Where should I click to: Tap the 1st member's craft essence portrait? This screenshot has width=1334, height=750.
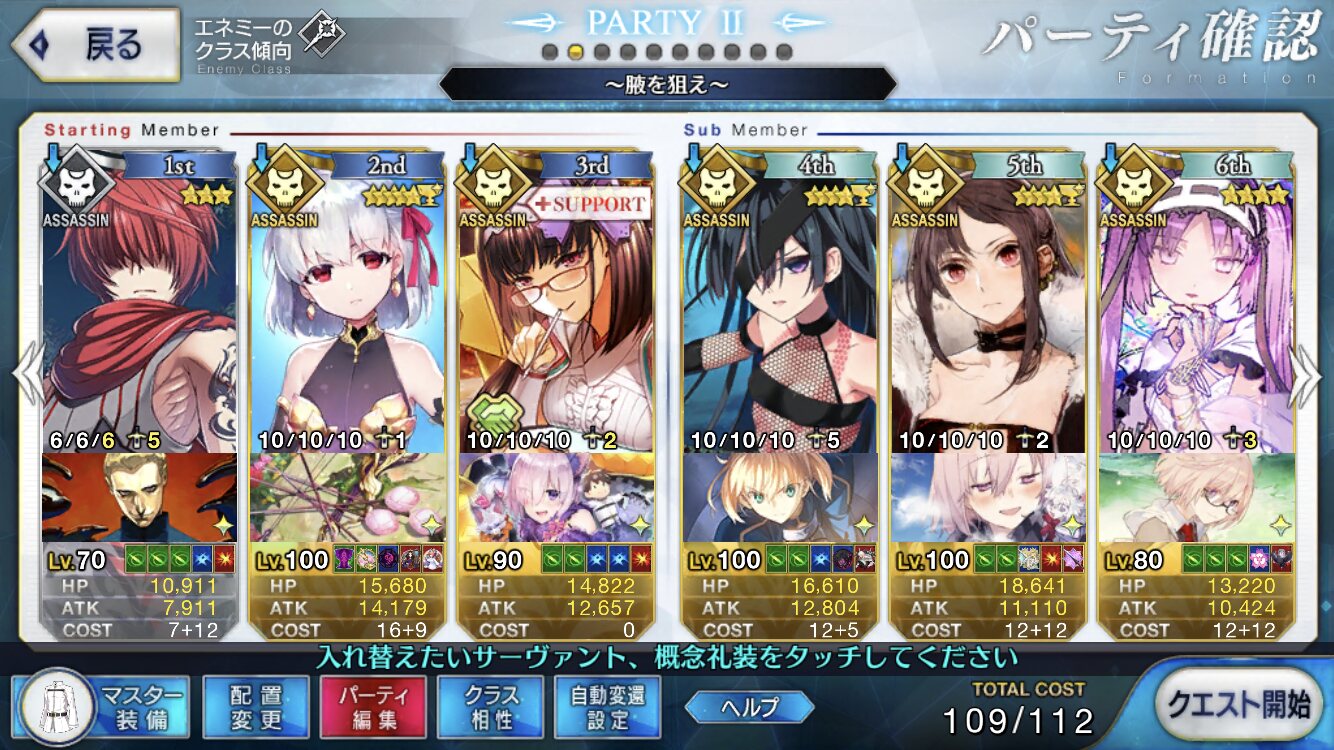140,497
